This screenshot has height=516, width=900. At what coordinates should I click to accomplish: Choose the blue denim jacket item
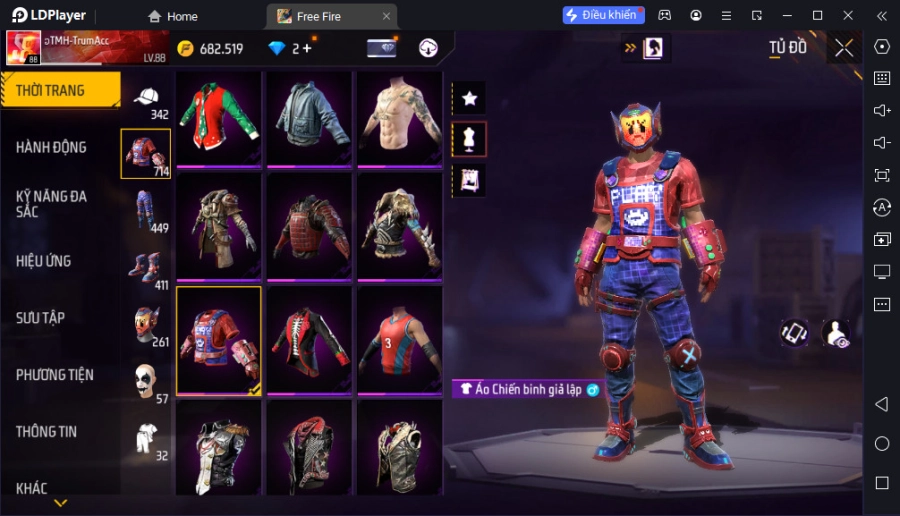click(x=309, y=117)
